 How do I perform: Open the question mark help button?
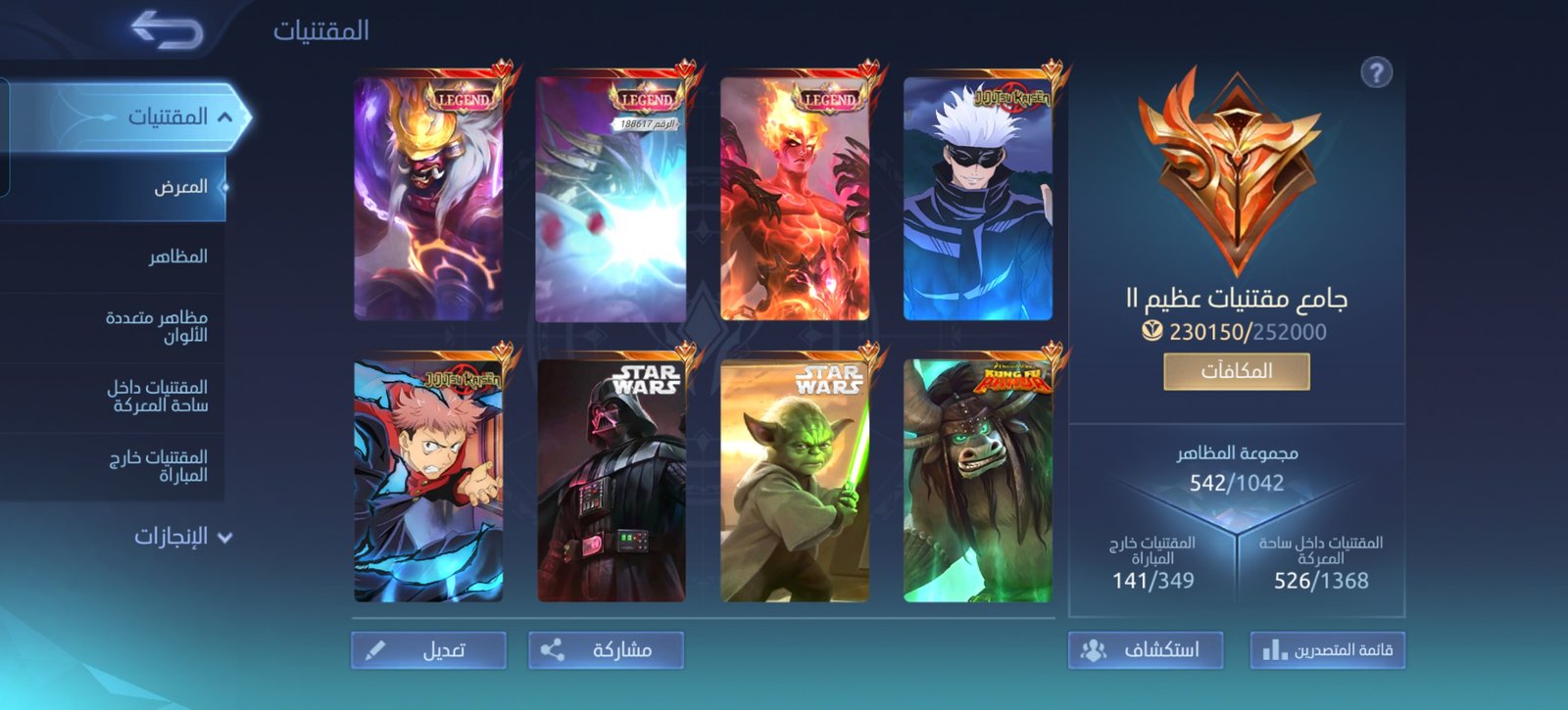1376,72
